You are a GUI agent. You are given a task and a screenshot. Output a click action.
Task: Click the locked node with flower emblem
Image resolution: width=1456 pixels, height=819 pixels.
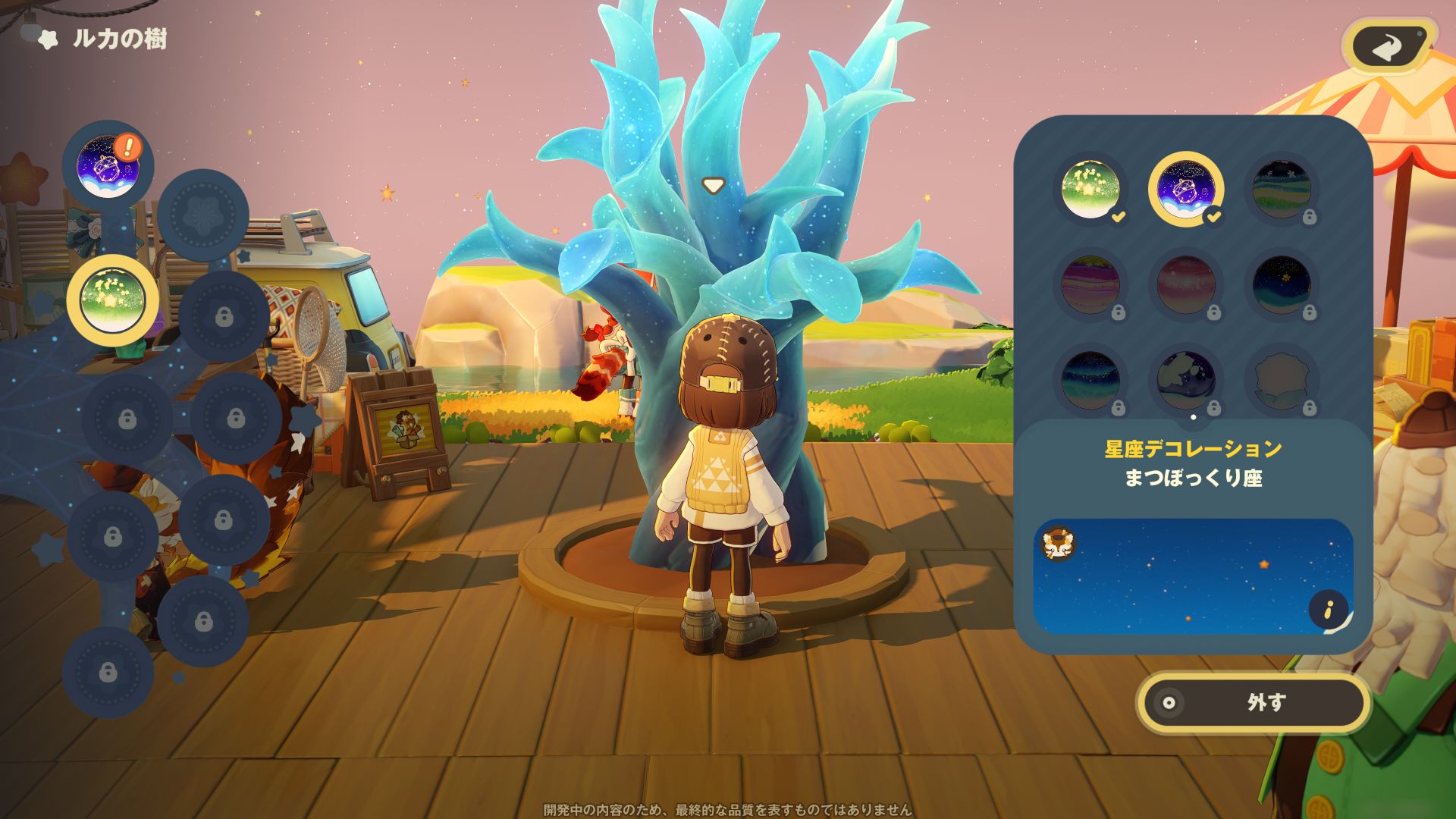pyautogui.click(x=202, y=215)
